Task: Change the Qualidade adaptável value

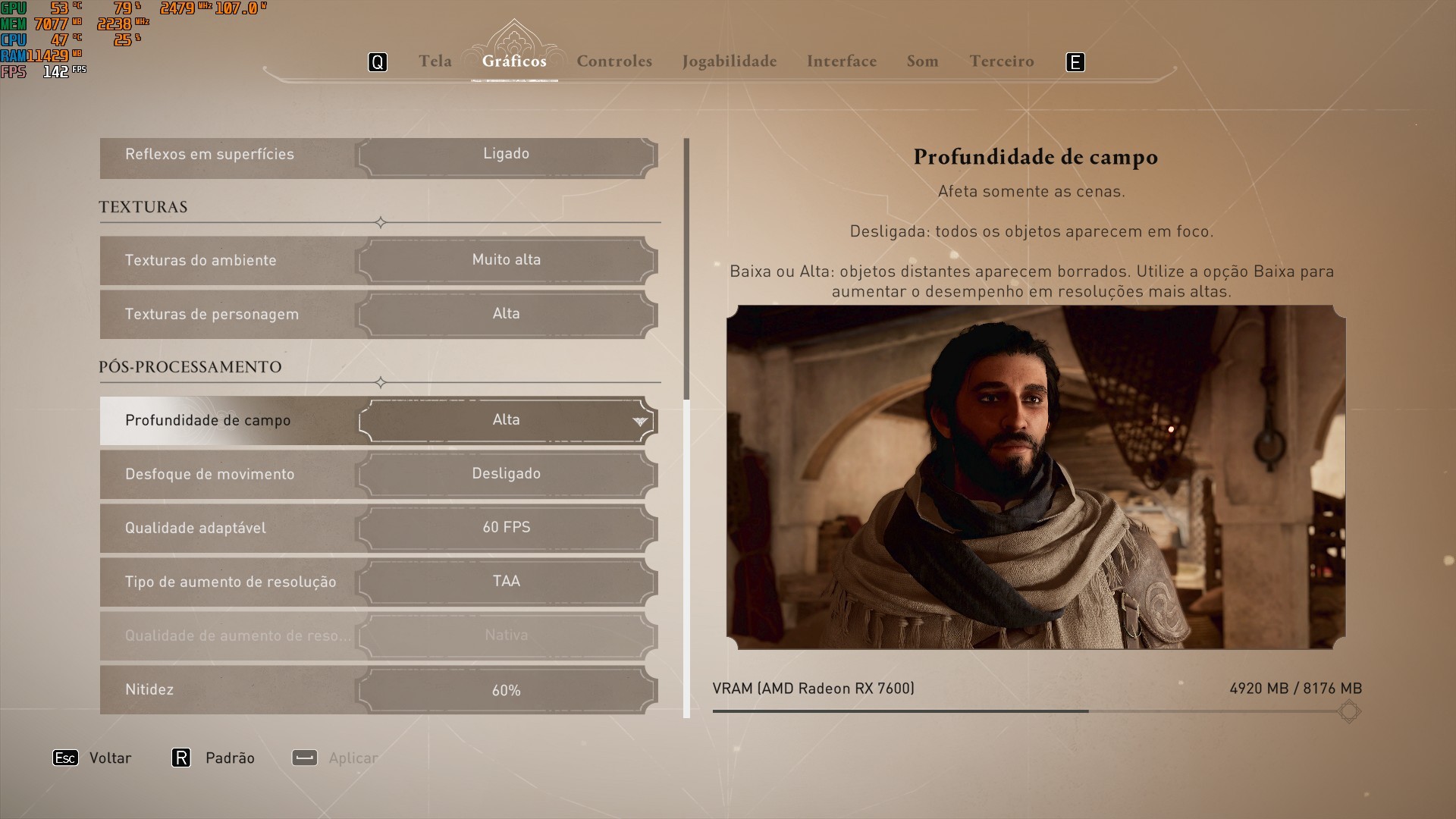Action: [506, 528]
